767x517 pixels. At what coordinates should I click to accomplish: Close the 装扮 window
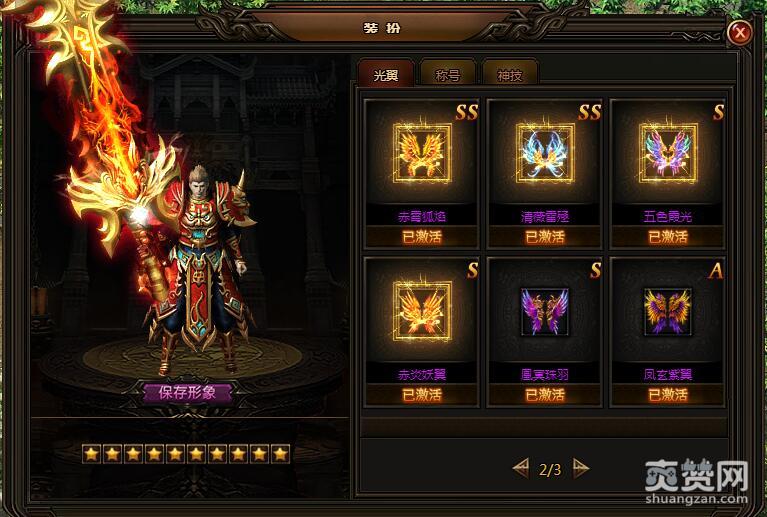[740, 32]
